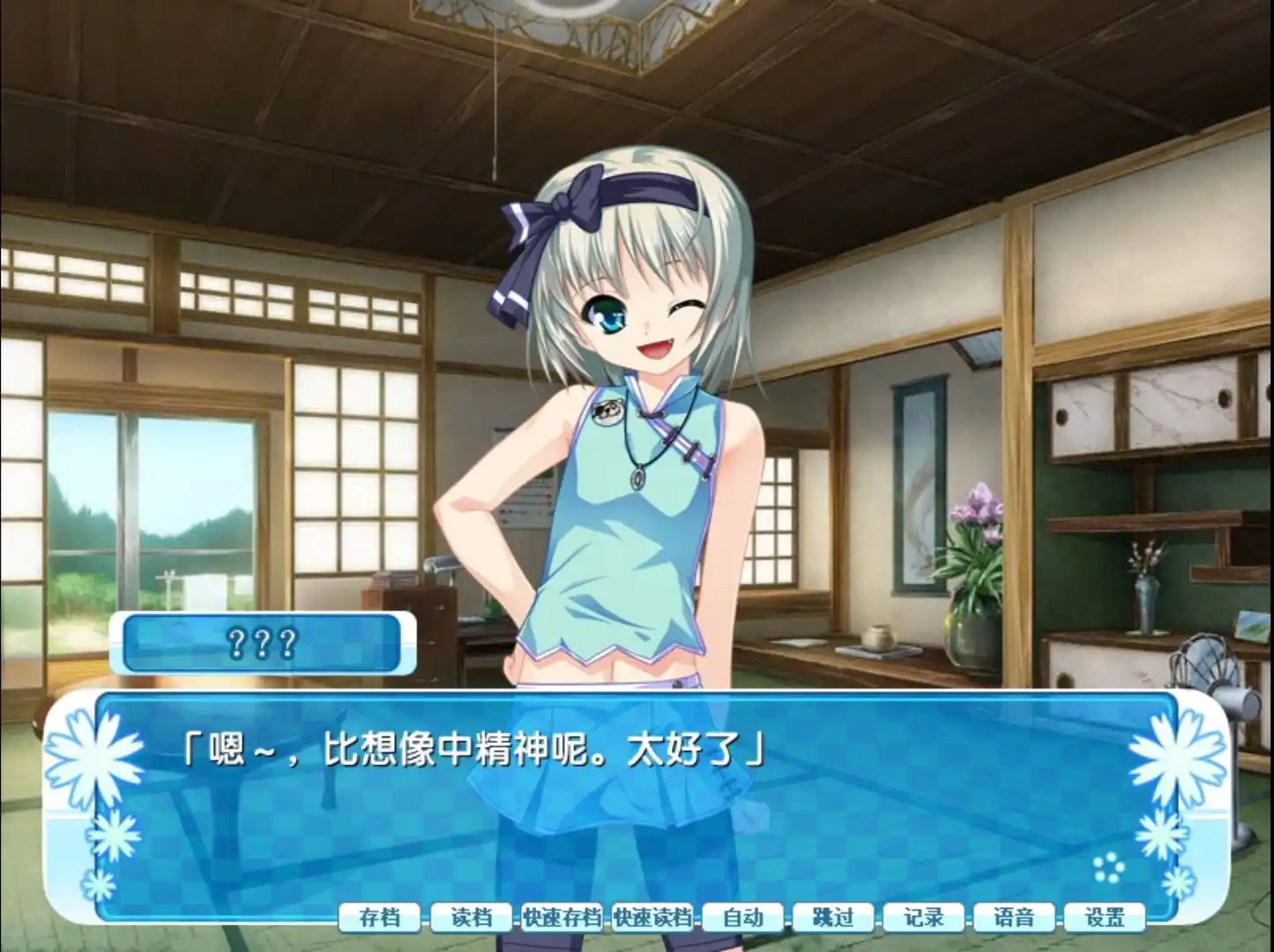Activate the 跳过 skip button

[x=834, y=918]
